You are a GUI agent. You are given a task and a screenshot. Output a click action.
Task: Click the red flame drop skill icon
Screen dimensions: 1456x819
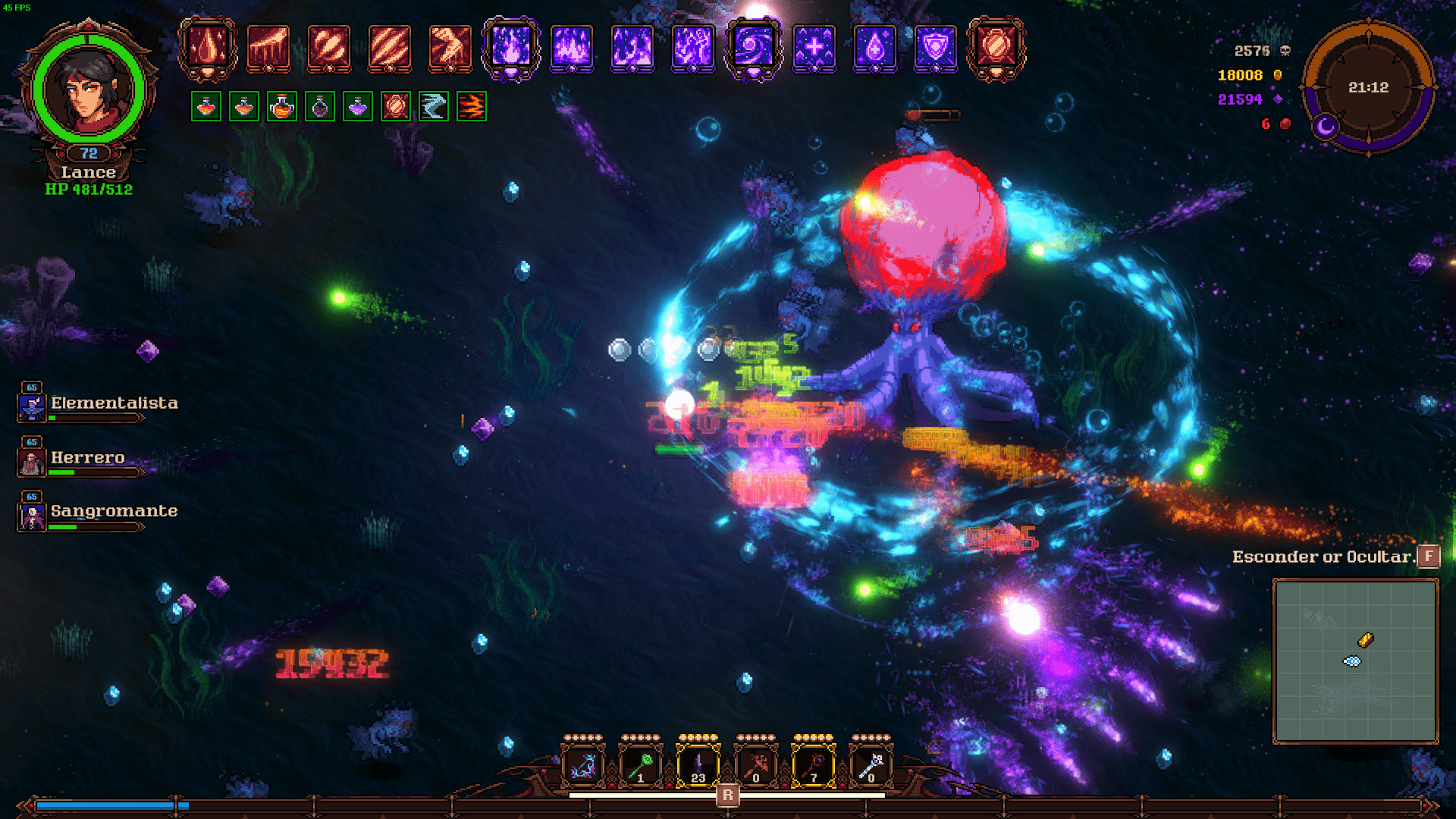(x=207, y=48)
